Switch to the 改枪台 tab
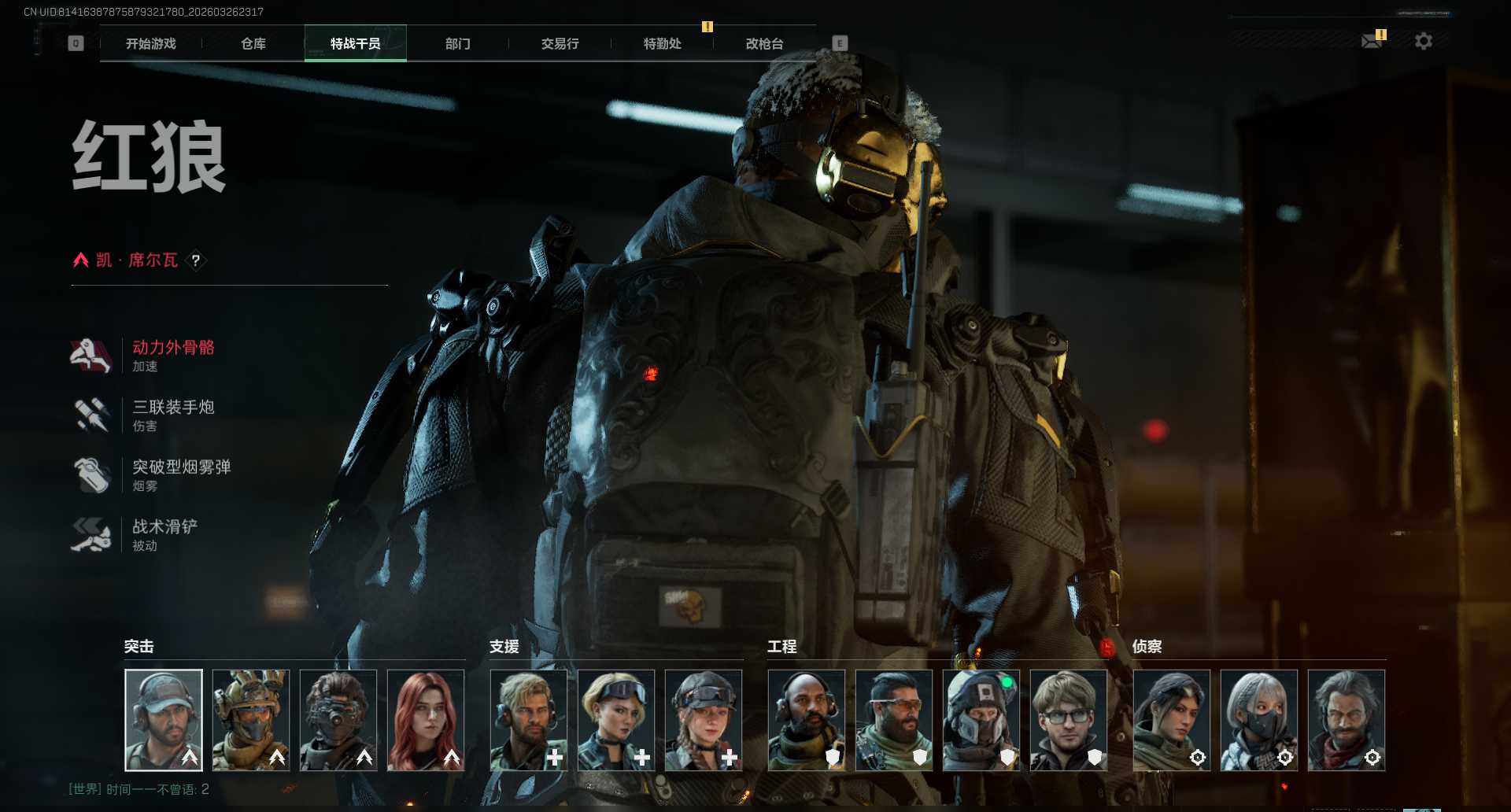The height and width of the screenshot is (812, 1511). 765,44
